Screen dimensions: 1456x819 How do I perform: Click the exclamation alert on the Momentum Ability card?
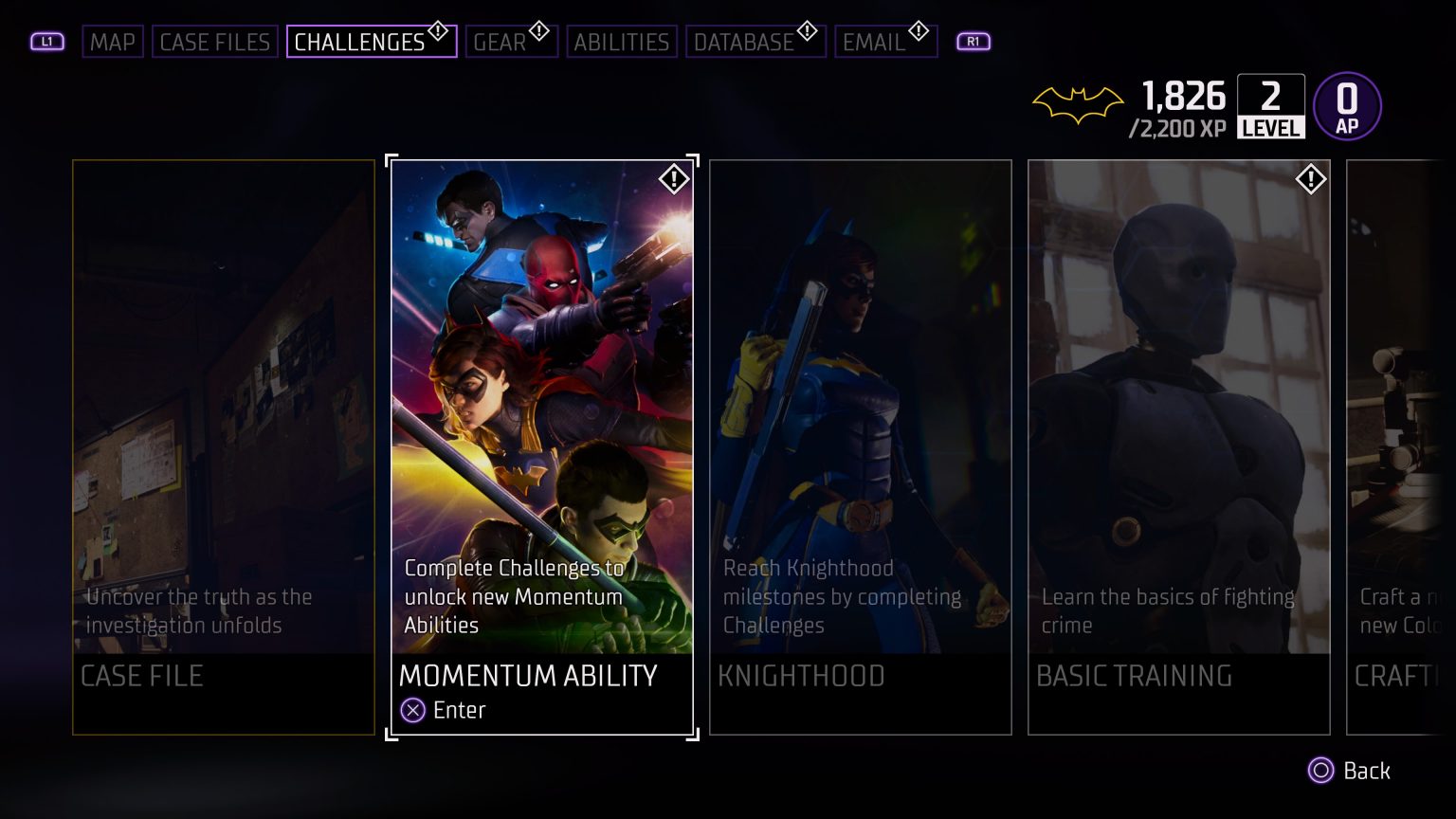click(x=674, y=178)
